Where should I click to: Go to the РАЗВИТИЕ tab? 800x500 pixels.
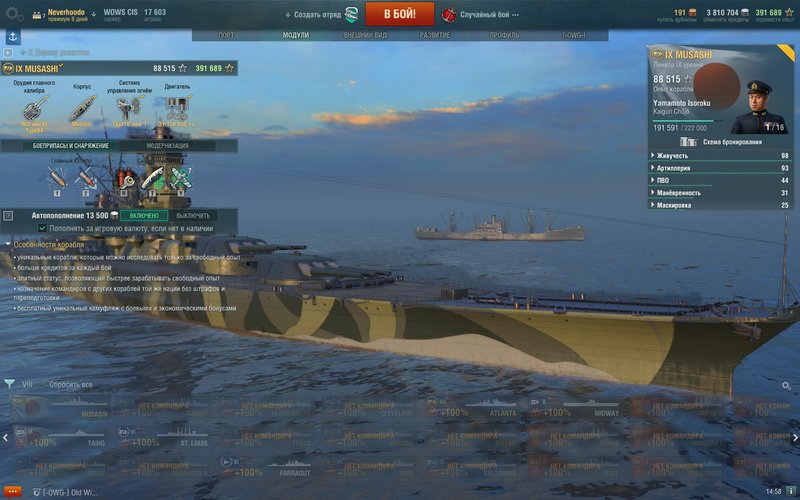click(434, 34)
